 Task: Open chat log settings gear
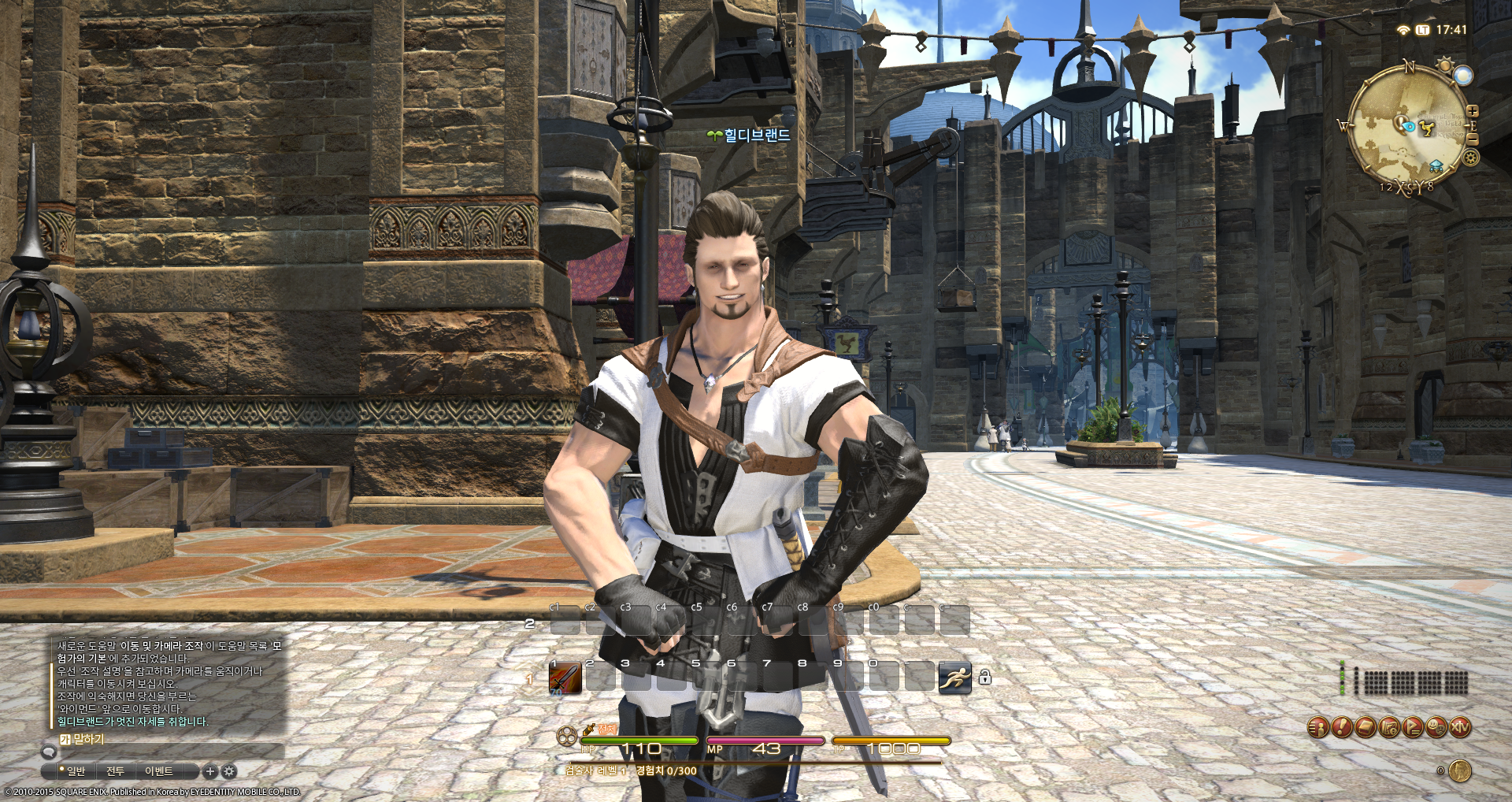(x=229, y=771)
